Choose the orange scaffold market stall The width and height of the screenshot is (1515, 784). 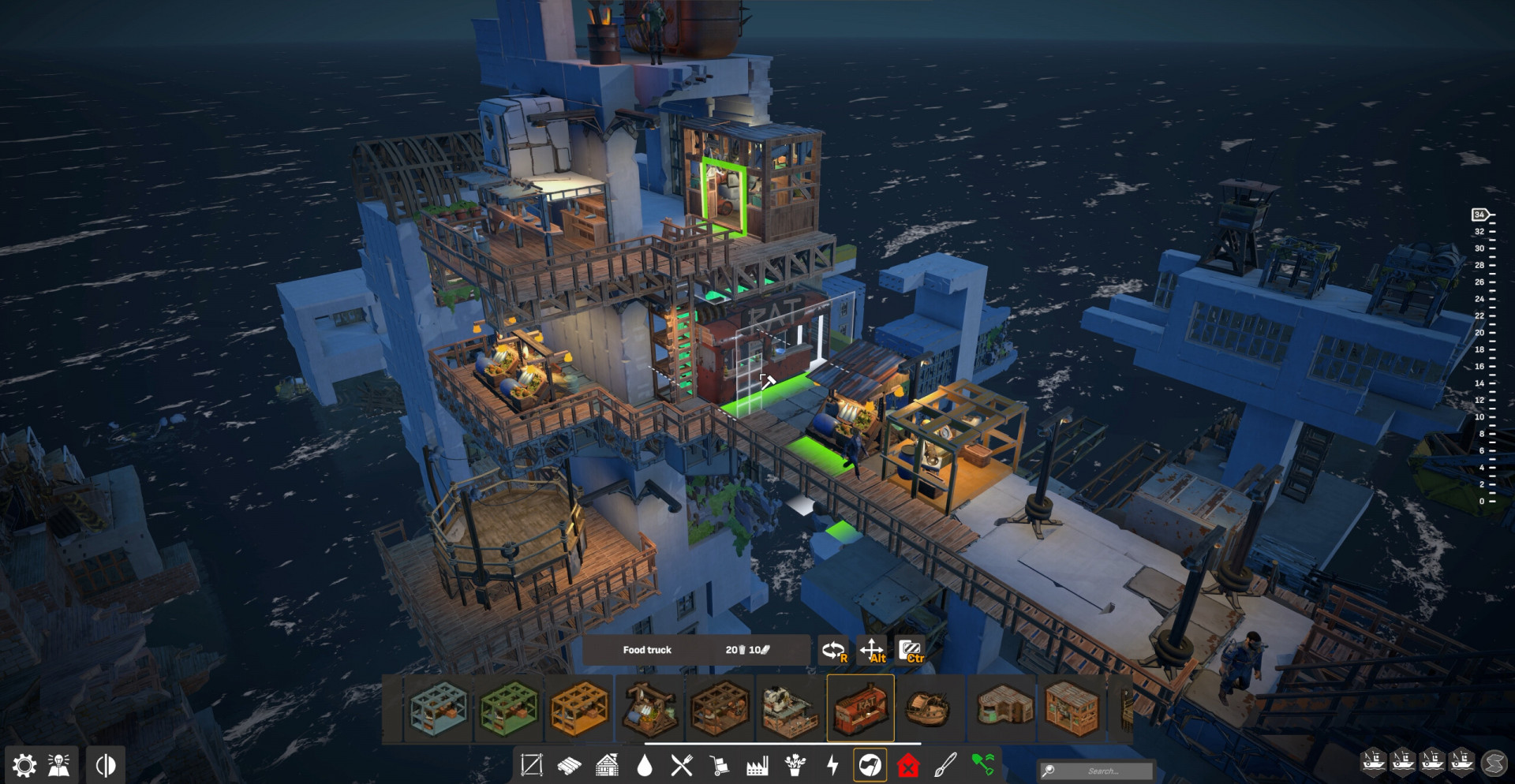[579, 707]
